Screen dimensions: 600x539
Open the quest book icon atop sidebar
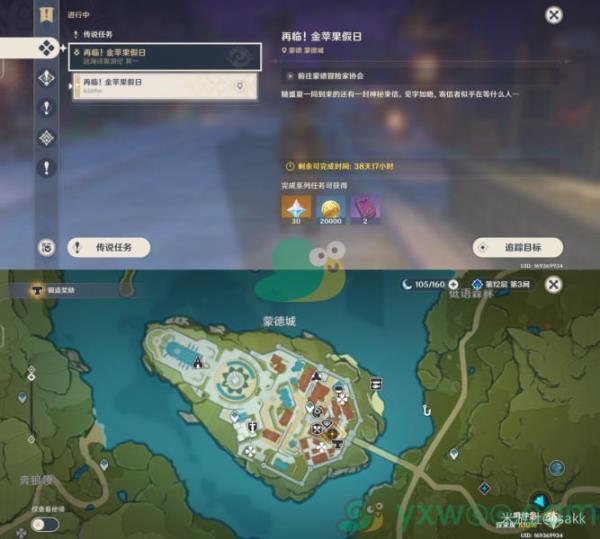pos(46,14)
